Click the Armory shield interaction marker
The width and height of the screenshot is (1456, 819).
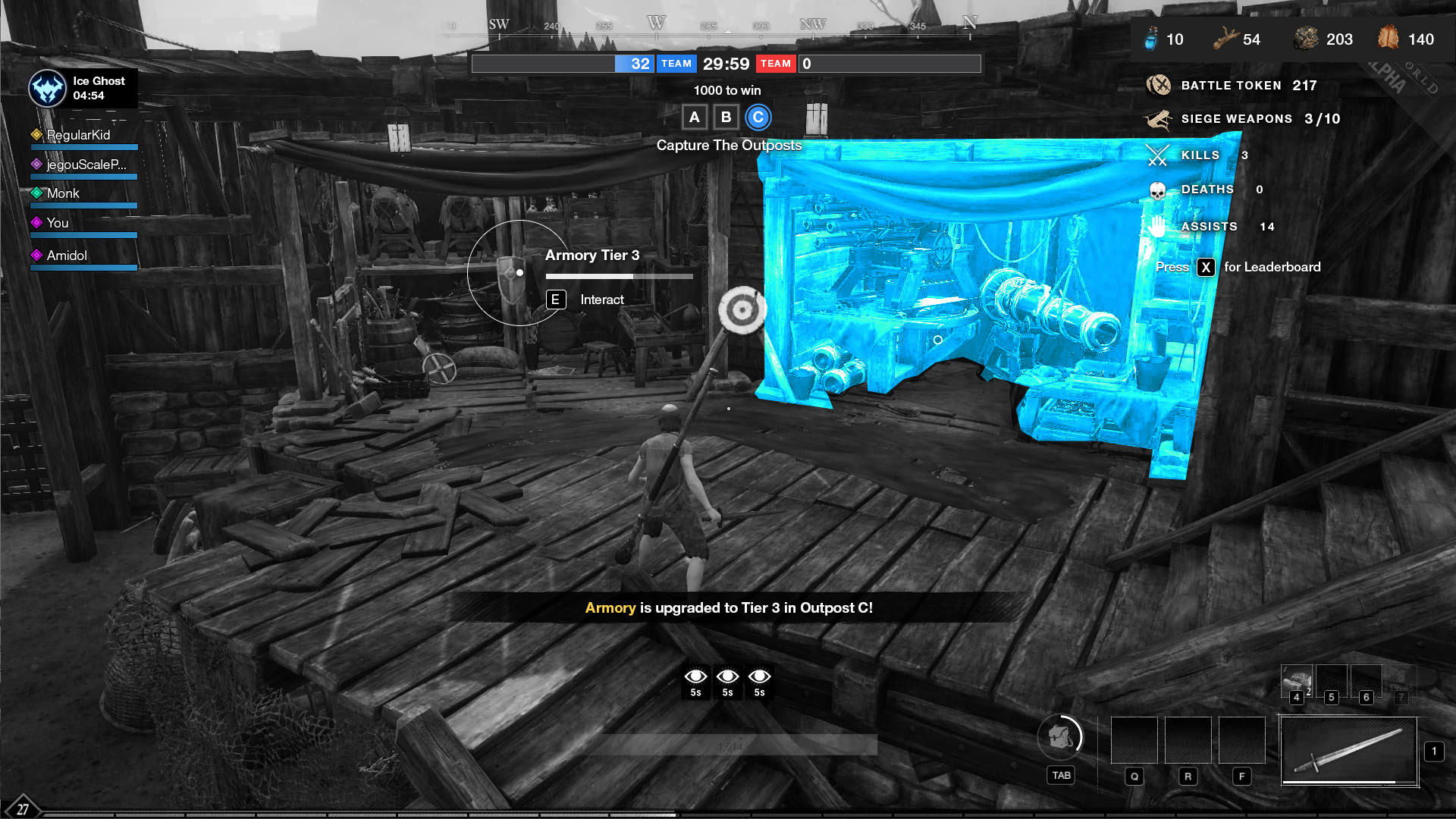point(510,274)
